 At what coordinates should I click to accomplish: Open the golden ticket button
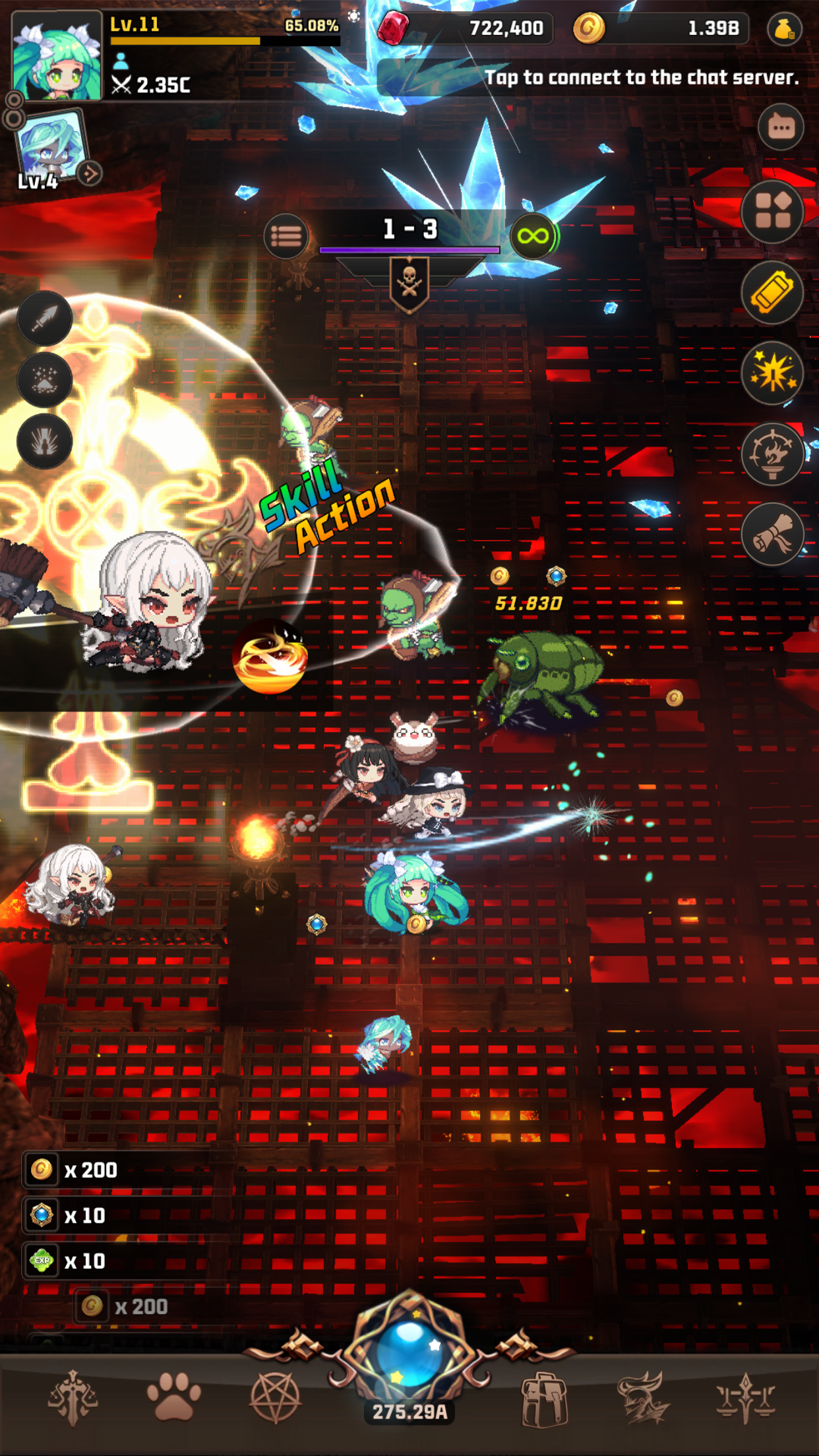point(772,293)
